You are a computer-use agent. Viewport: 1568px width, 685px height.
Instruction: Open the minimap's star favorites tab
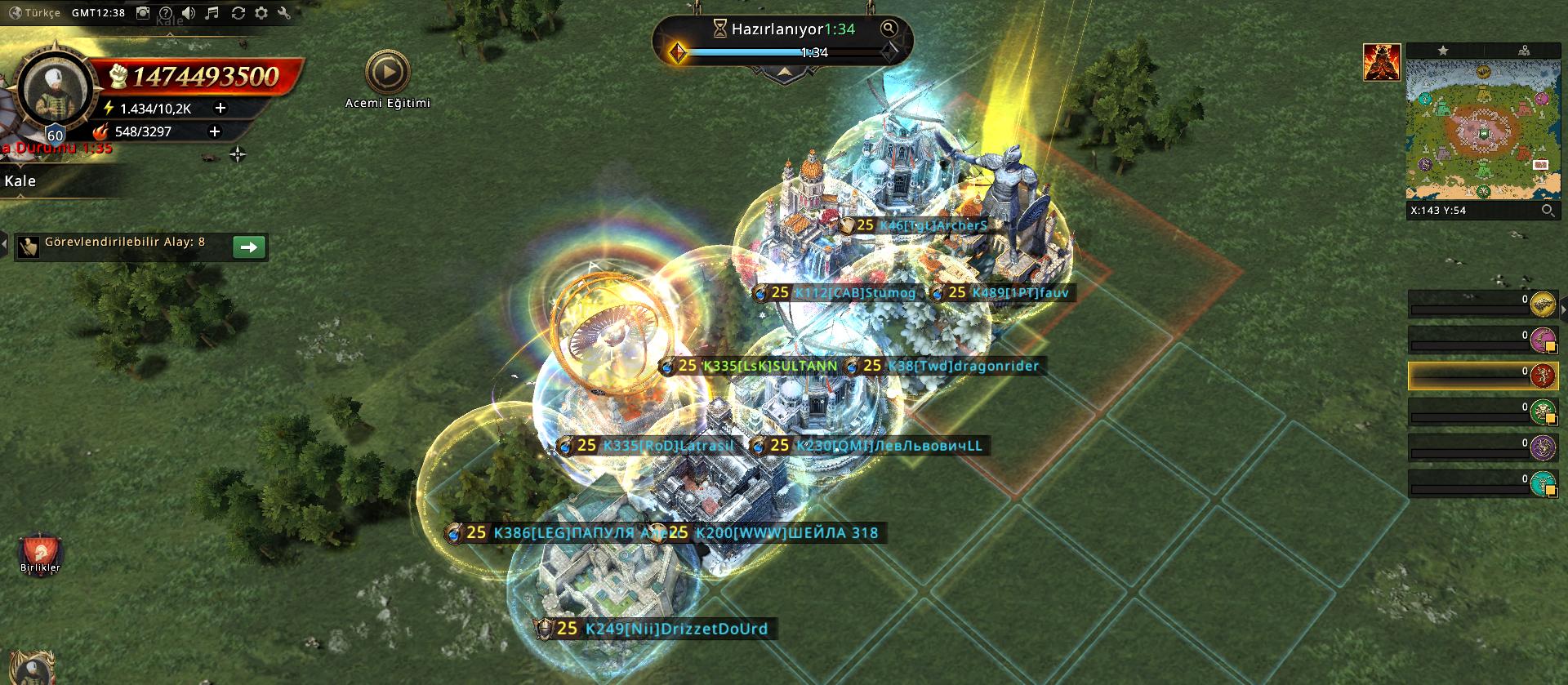point(1443,51)
